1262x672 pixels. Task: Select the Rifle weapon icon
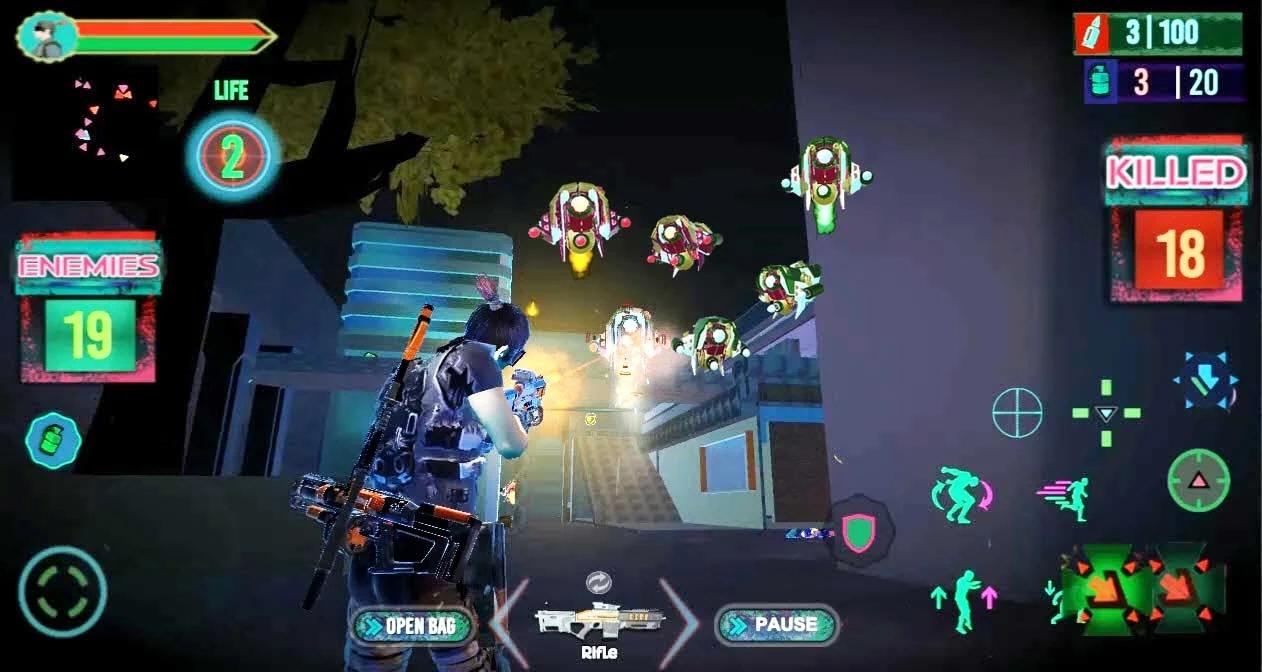click(x=599, y=621)
